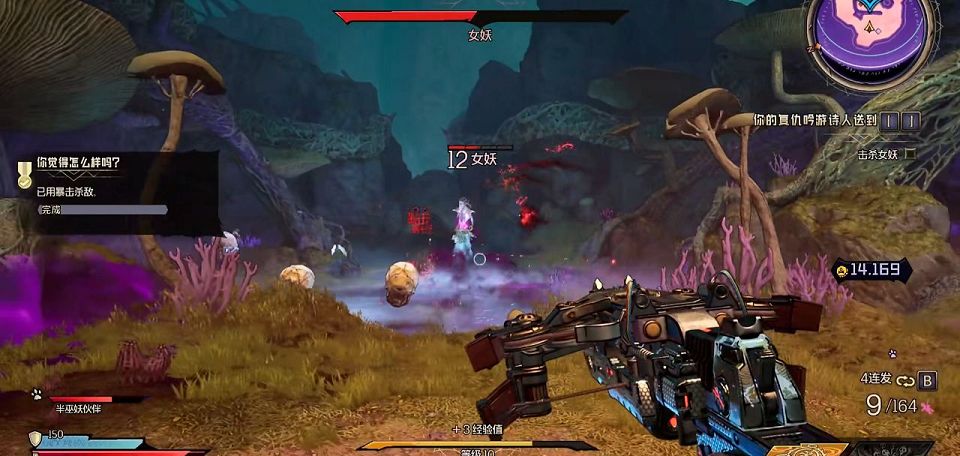
Task: Select the companion paw print icon
Action: tap(36, 394)
